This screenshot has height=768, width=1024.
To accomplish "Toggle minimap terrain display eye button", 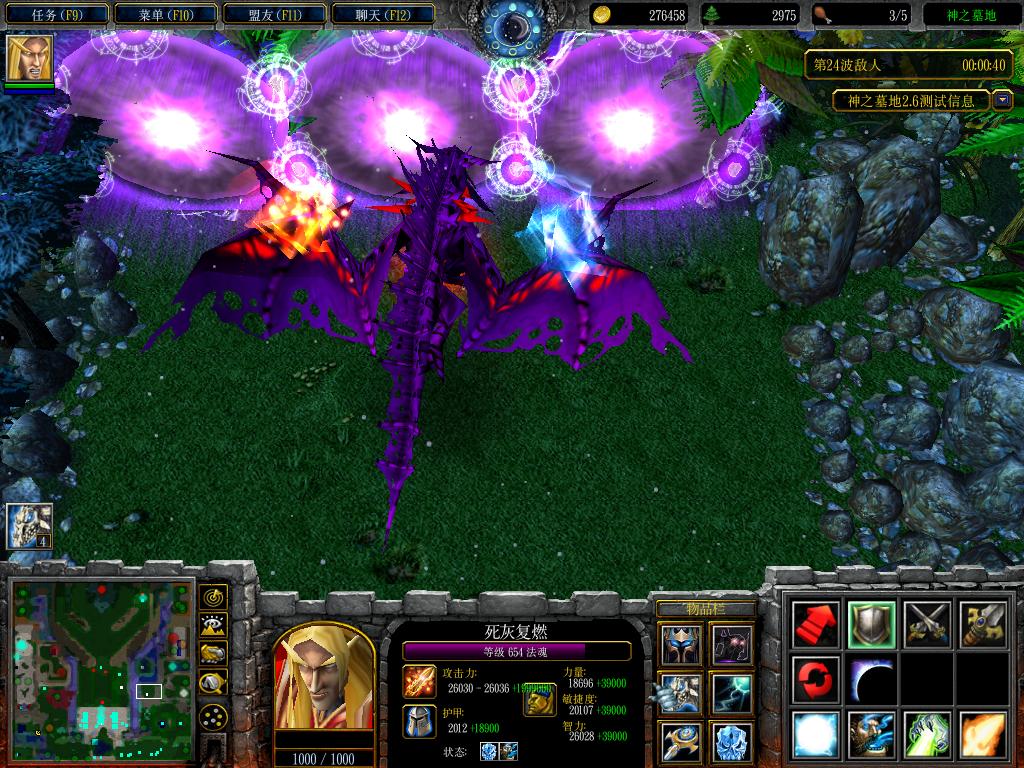I will [213, 626].
